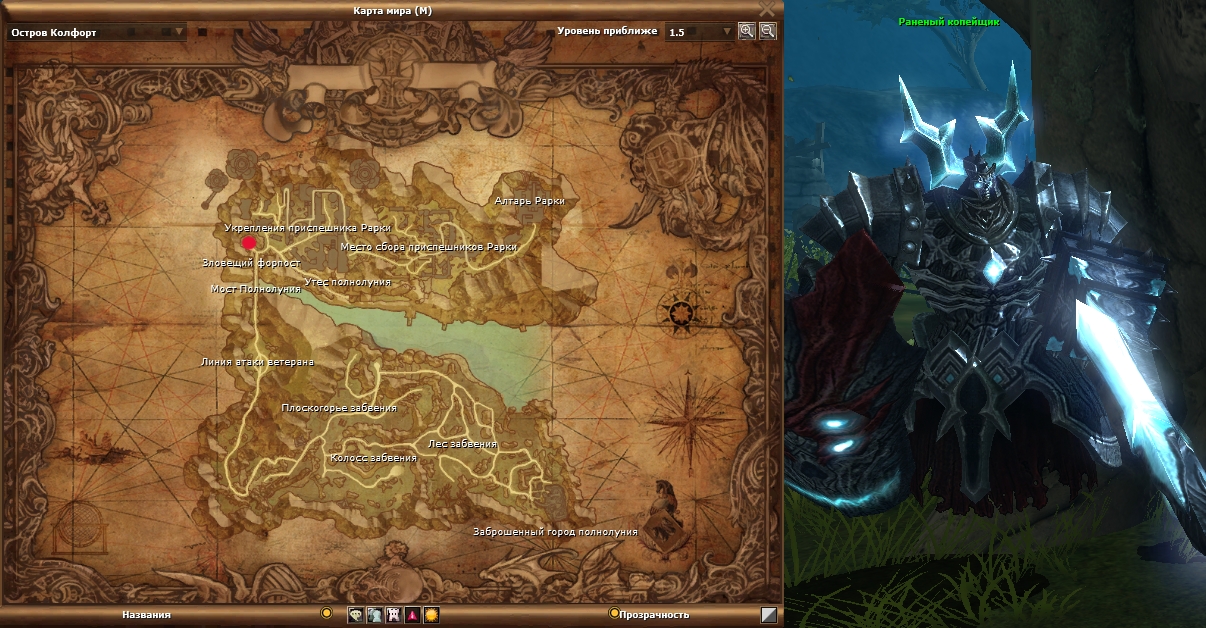Image resolution: width=1206 pixels, height=628 pixels.
Task: Select the Линия атаки ветерана label
Action: 258,362
